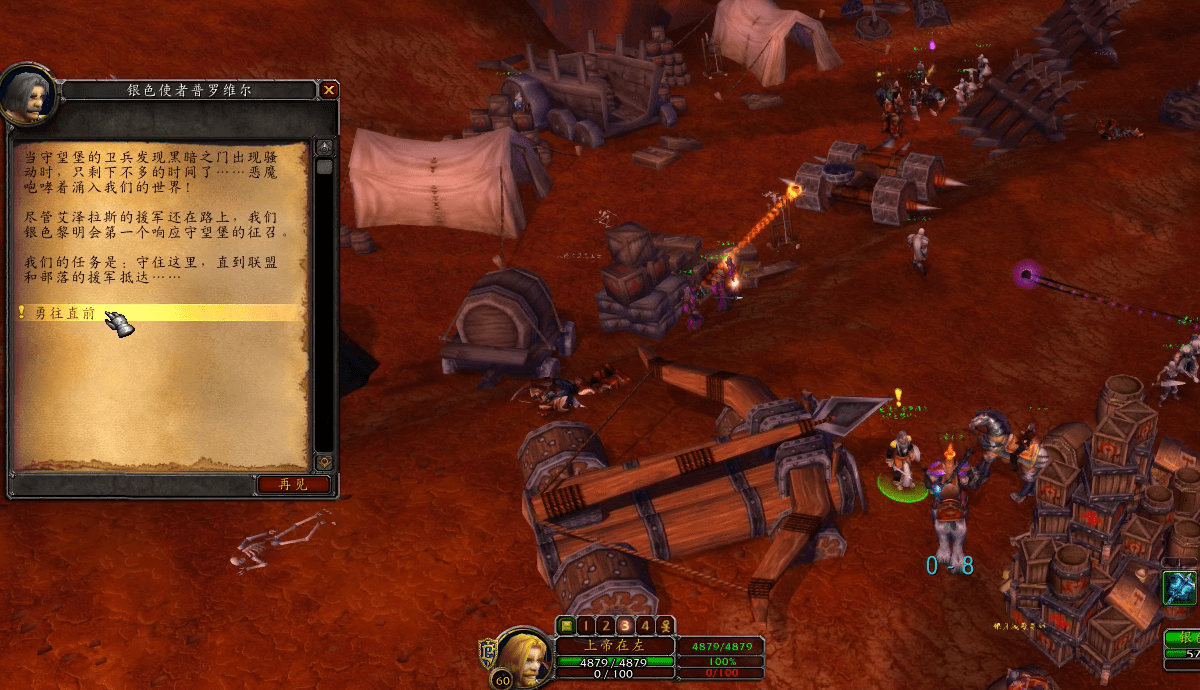The image size is (1200, 690).
Task: Select button 2 above the player frame
Action: click(605, 626)
